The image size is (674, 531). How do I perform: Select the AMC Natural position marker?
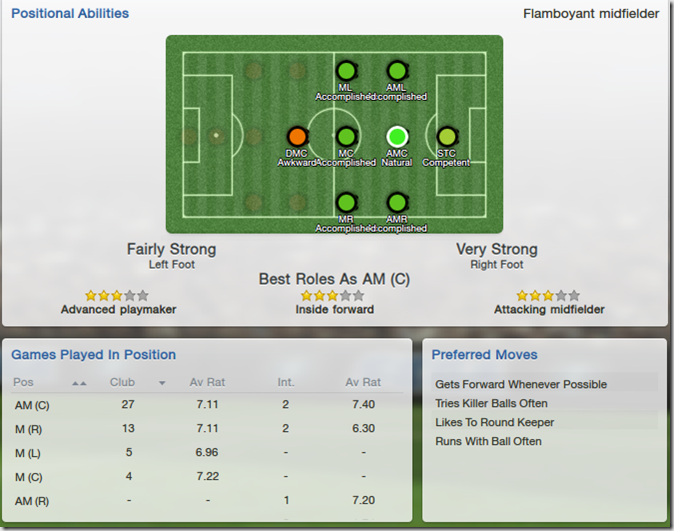[397, 136]
